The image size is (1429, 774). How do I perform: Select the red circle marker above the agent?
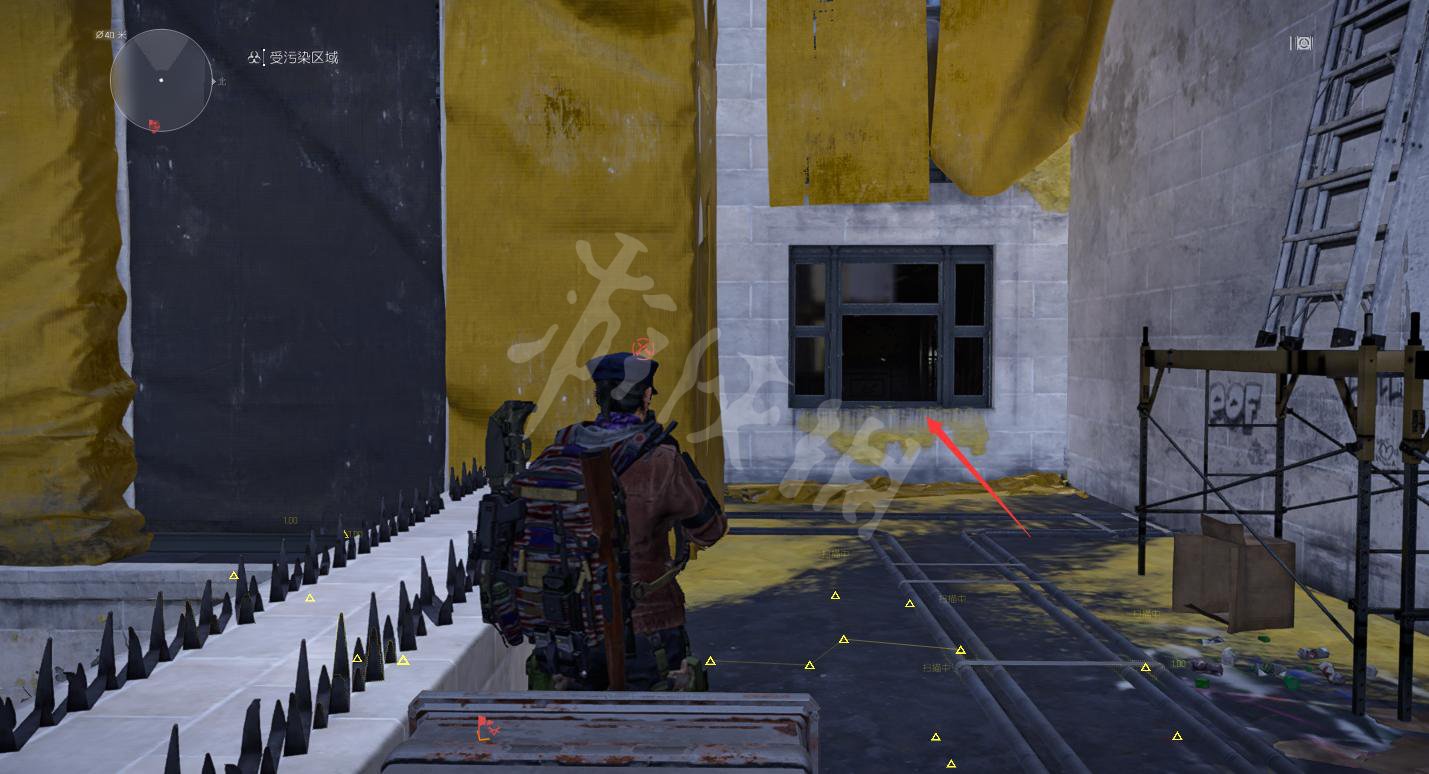click(x=643, y=348)
